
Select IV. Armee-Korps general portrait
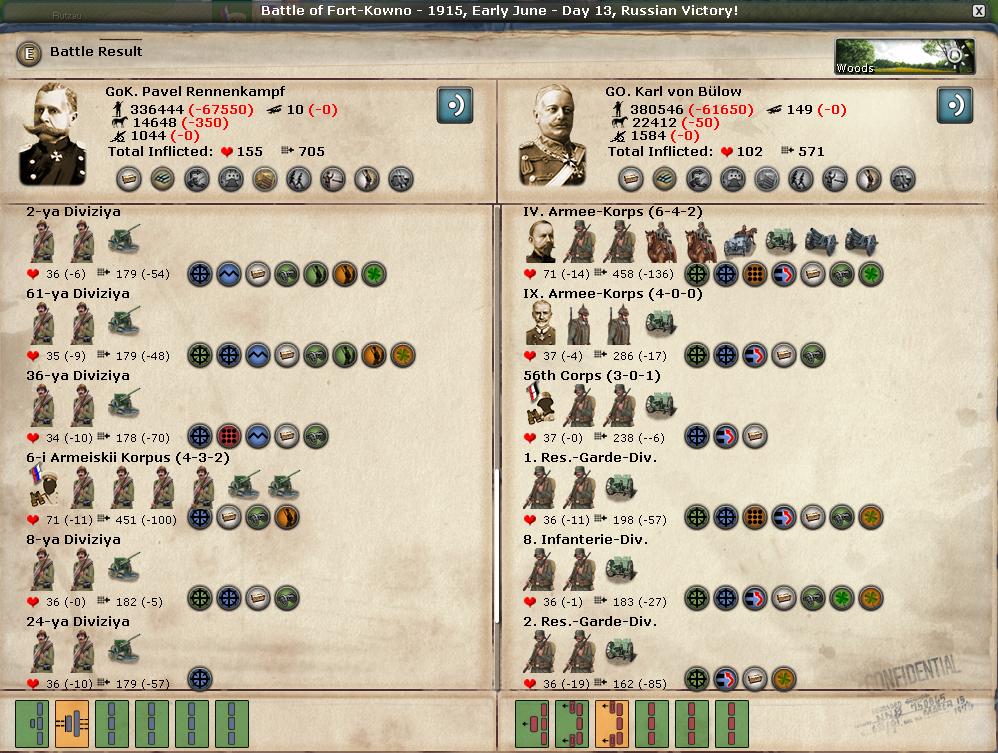(x=541, y=241)
